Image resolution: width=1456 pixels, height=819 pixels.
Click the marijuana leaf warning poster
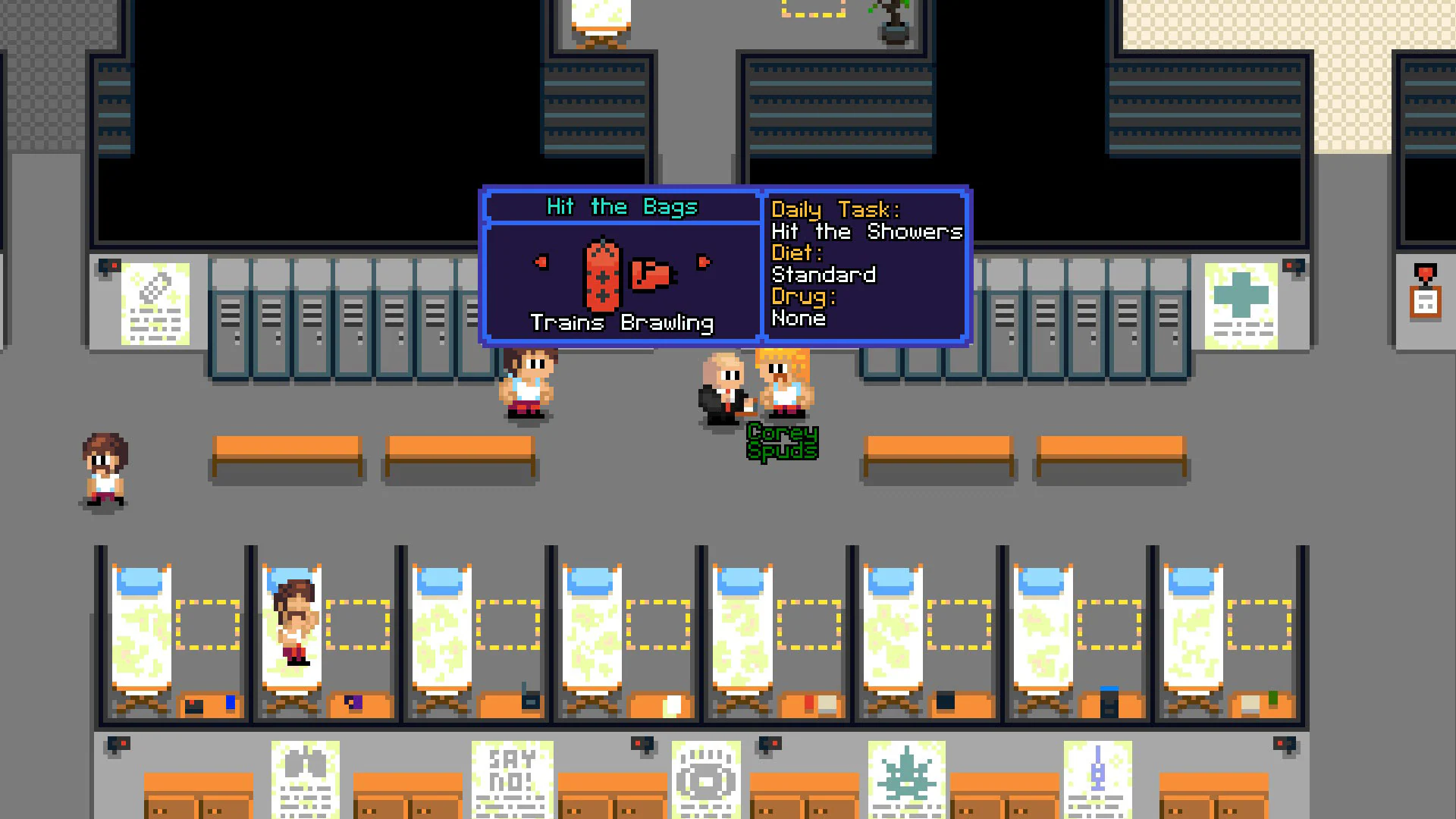click(907, 777)
